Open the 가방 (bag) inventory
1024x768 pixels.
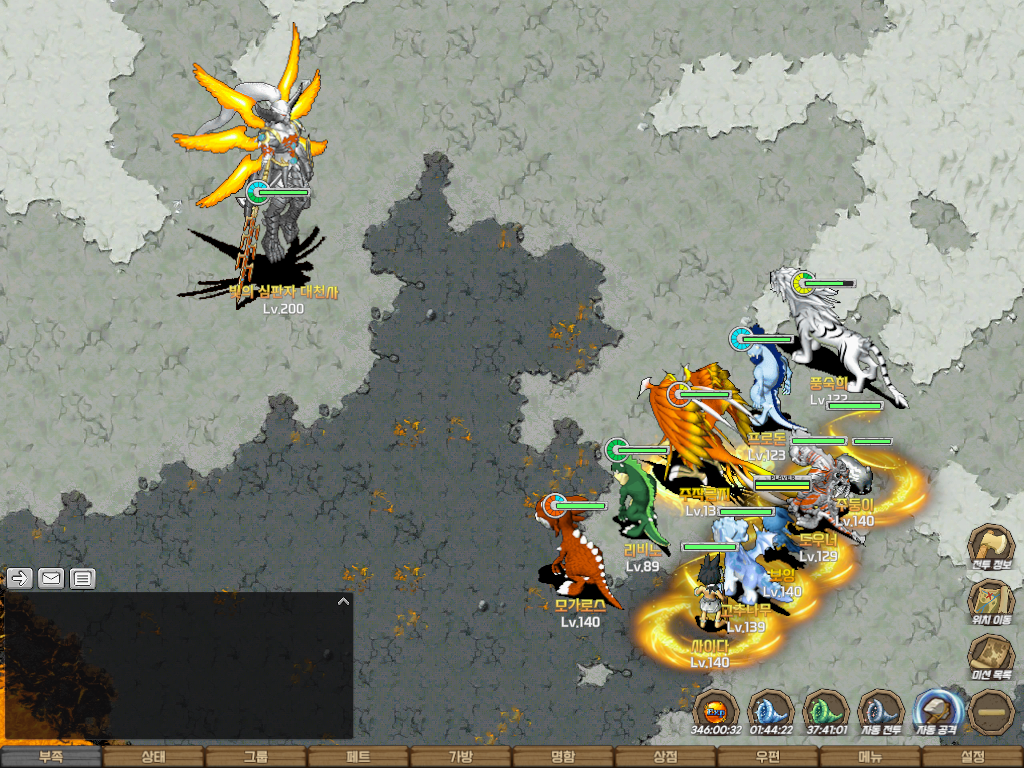tap(460, 757)
